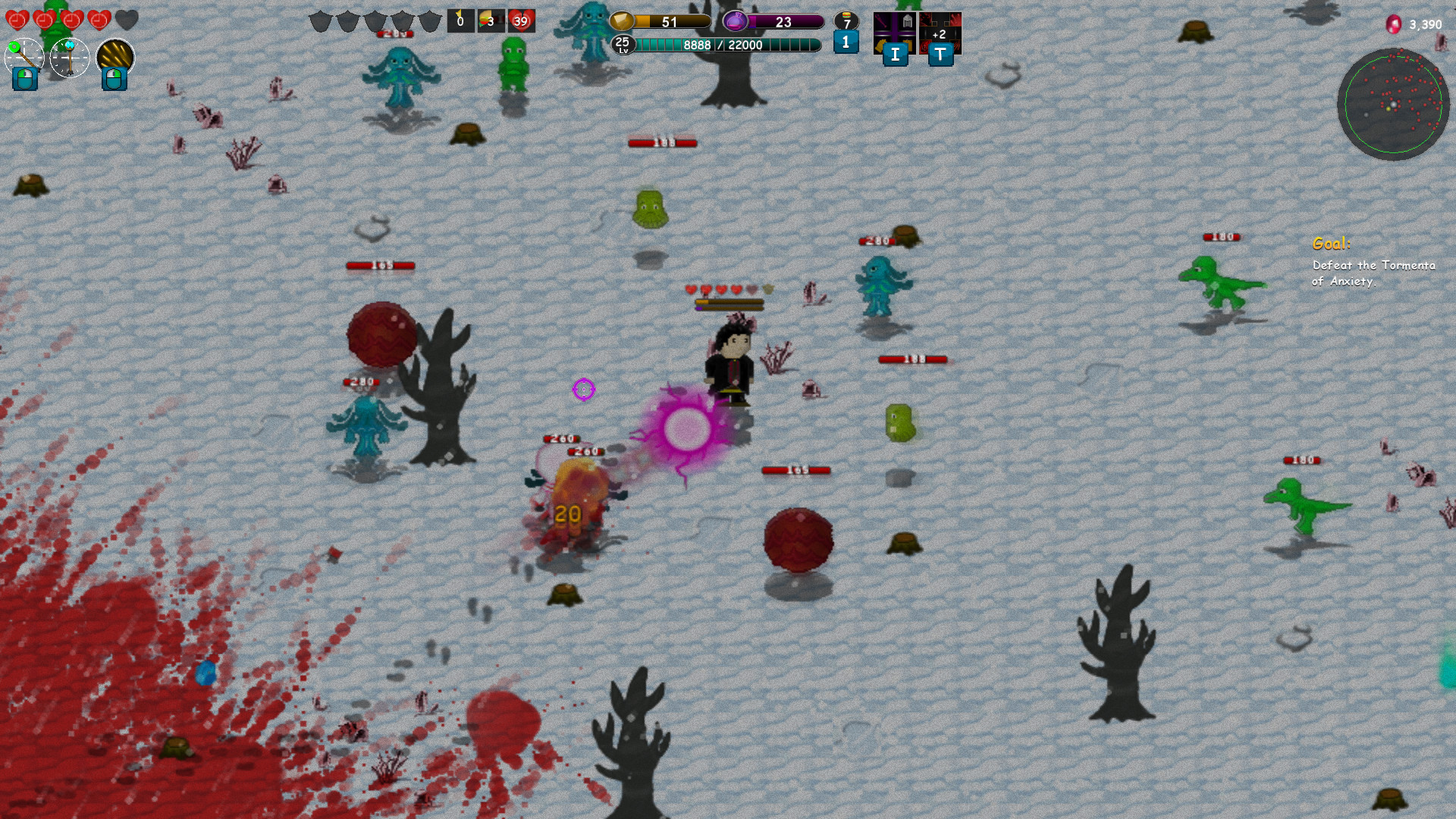Click the burger consumable icon showing 7
This screenshot has width=1456, height=819.
tap(846, 20)
